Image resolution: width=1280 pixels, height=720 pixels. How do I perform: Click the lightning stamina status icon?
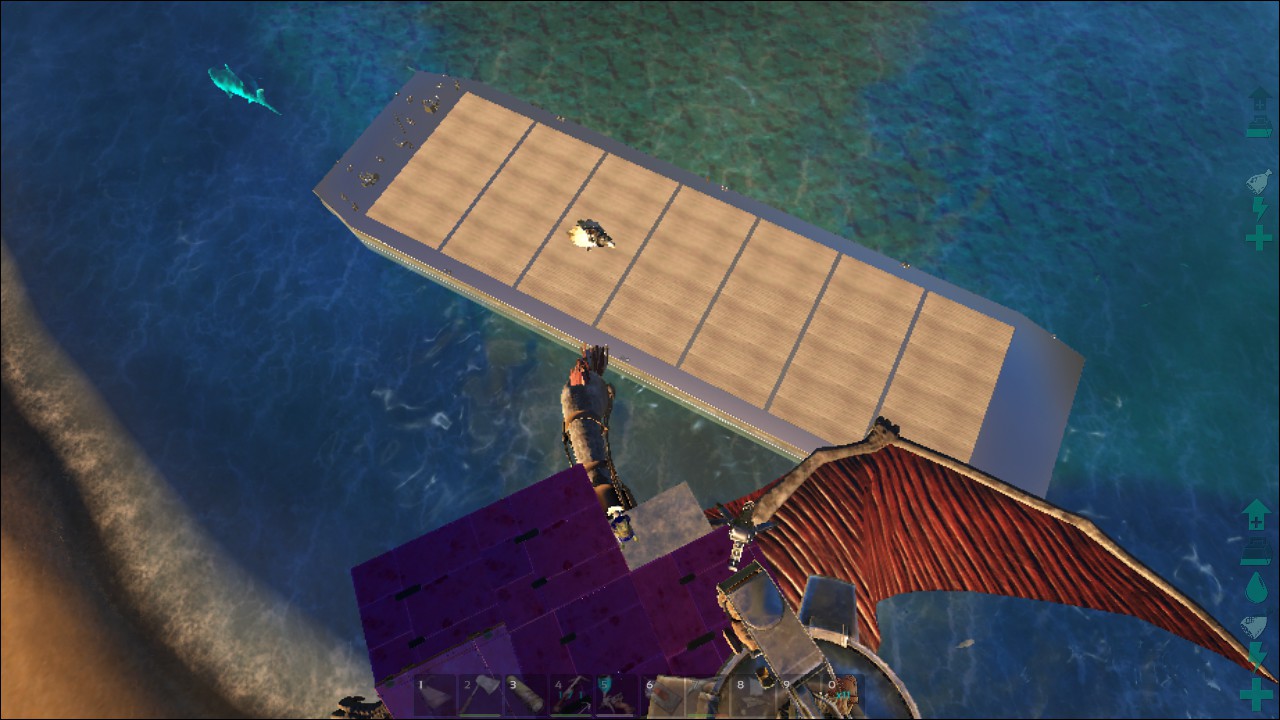click(x=1260, y=207)
